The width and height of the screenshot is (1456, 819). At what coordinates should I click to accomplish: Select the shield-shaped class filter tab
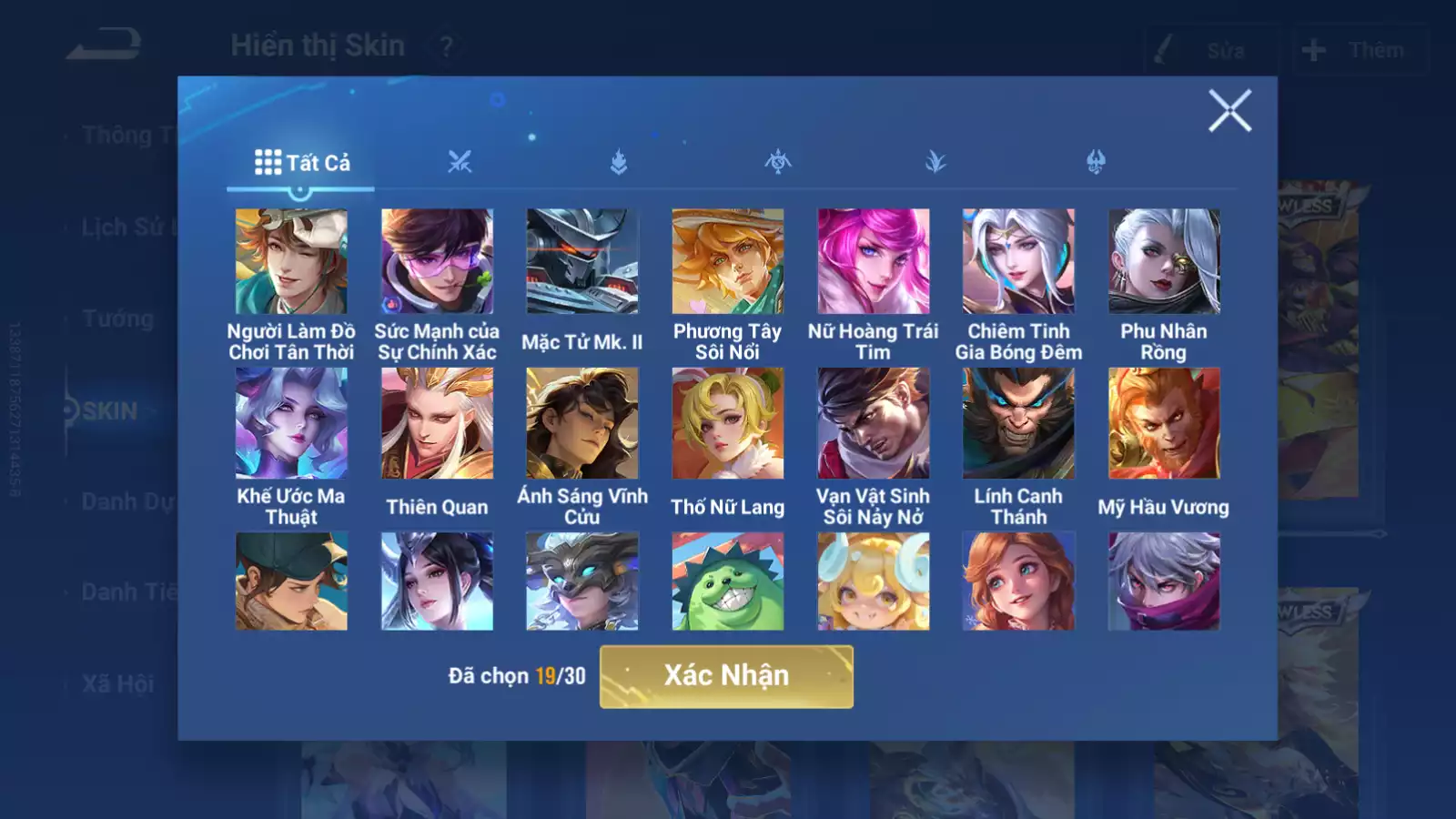pos(1096,163)
